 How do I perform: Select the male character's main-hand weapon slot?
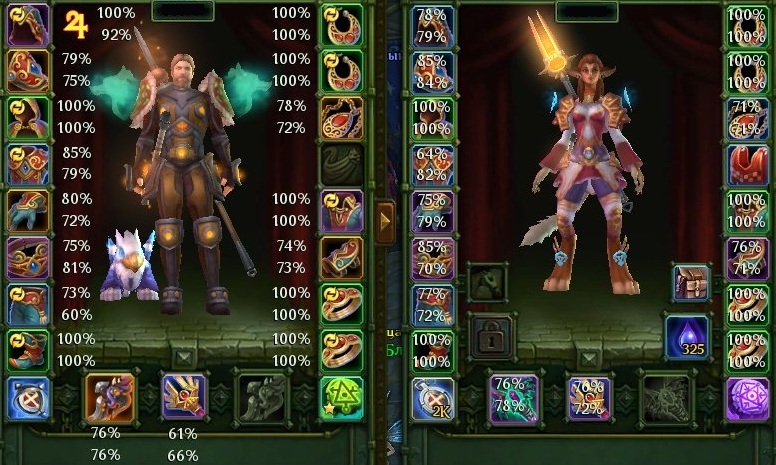point(111,397)
